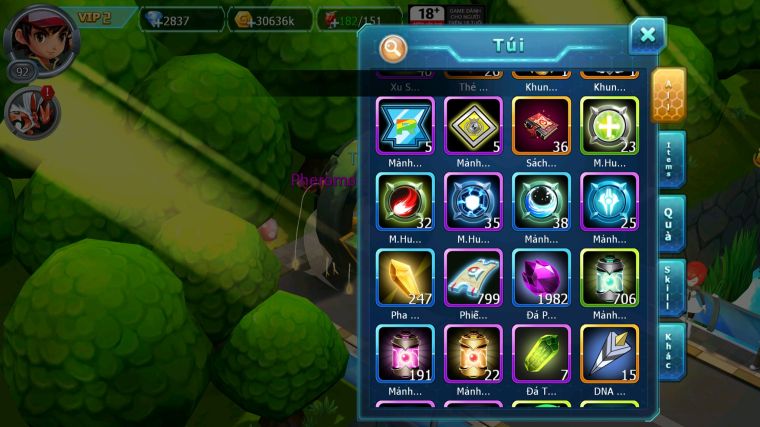This screenshot has height=427, width=760.
Task: Open the bag search magnifier
Action: point(394,47)
